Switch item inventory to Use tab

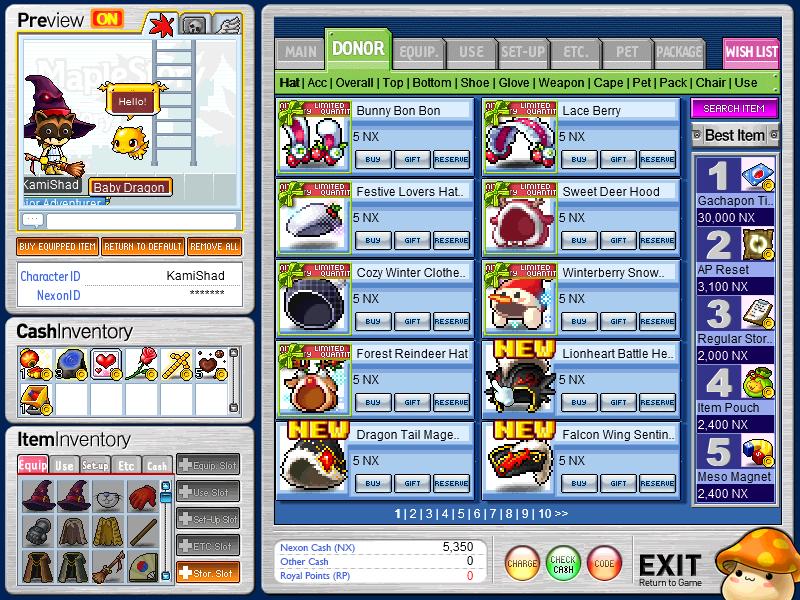(x=64, y=465)
